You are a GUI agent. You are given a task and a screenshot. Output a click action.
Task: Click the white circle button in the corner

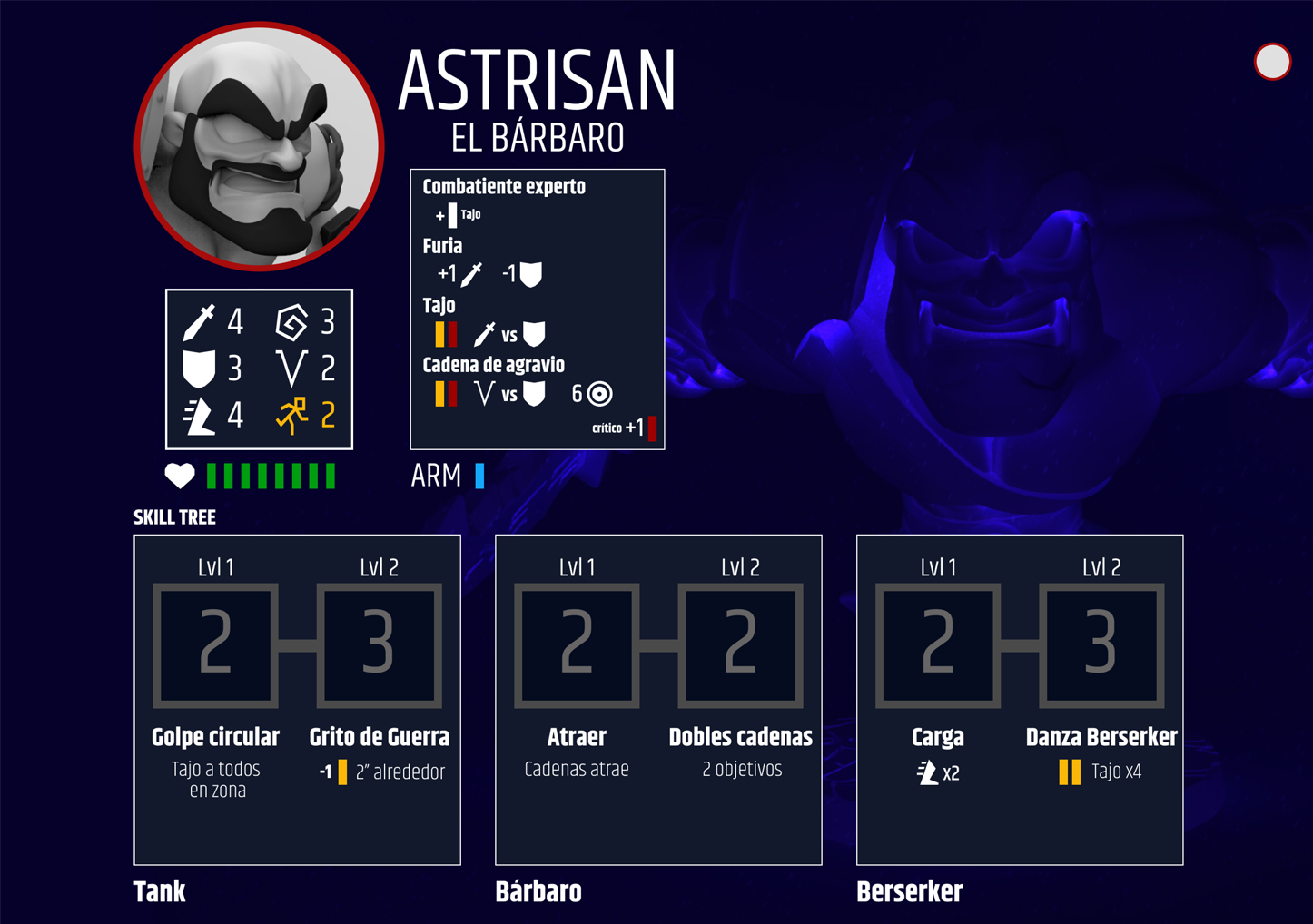1272,62
